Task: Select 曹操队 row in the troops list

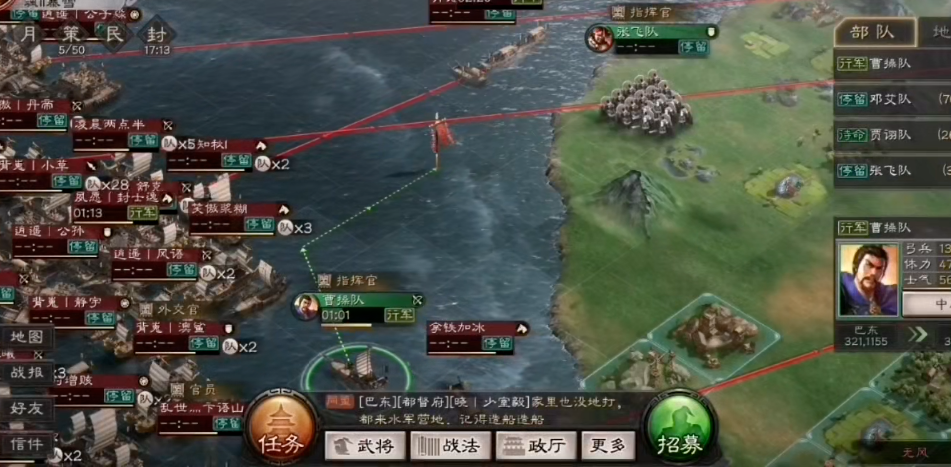Action: pos(895,65)
